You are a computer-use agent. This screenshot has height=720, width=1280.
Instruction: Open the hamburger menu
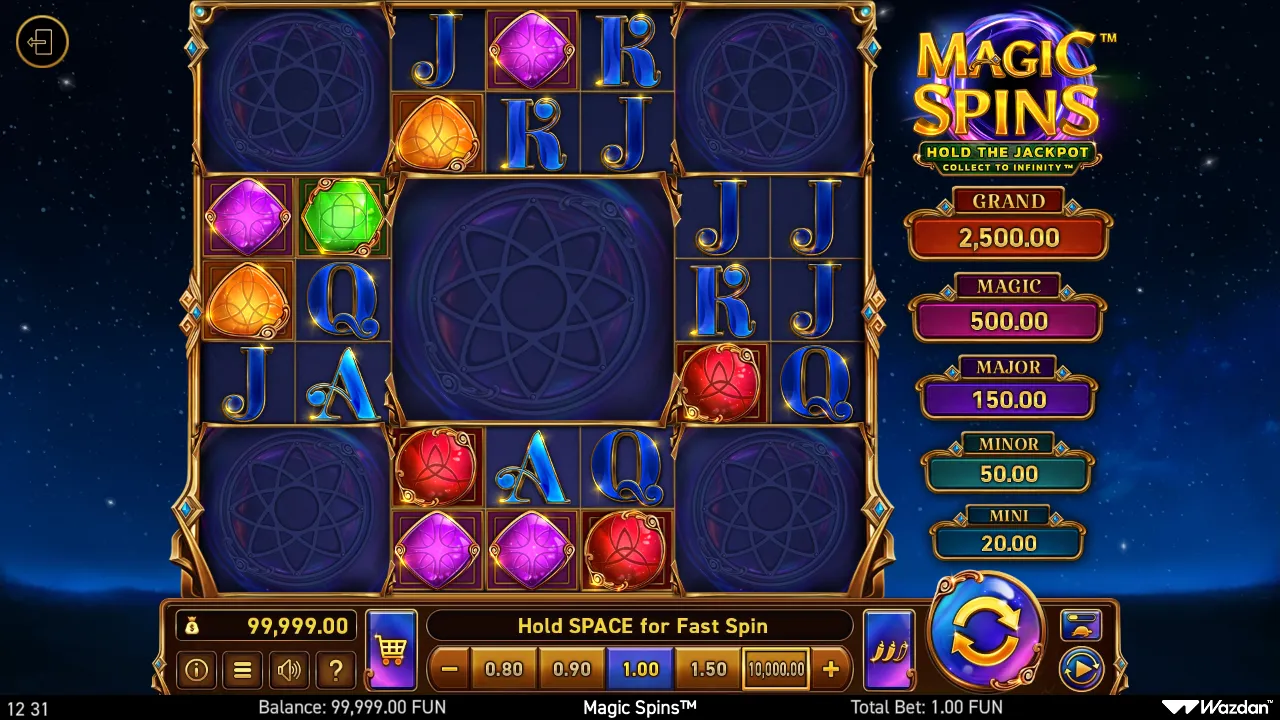click(x=242, y=670)
